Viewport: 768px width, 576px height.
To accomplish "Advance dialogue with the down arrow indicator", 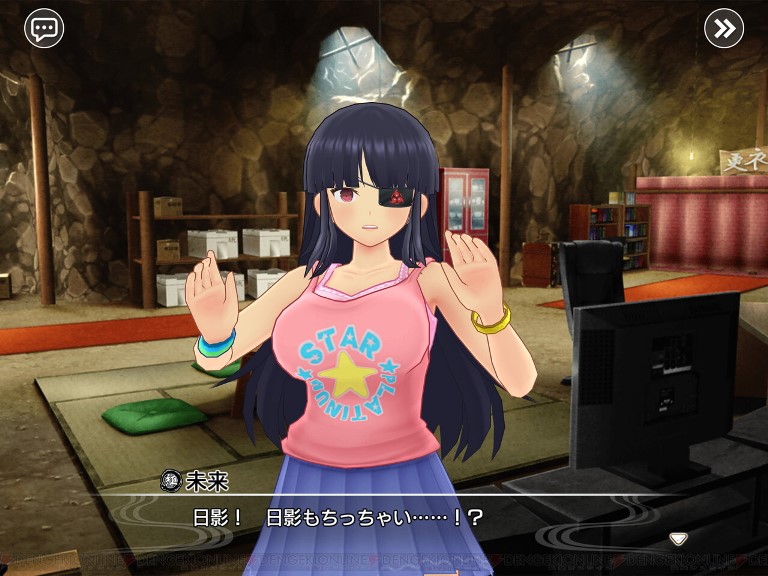I will (x=678, y=539).
